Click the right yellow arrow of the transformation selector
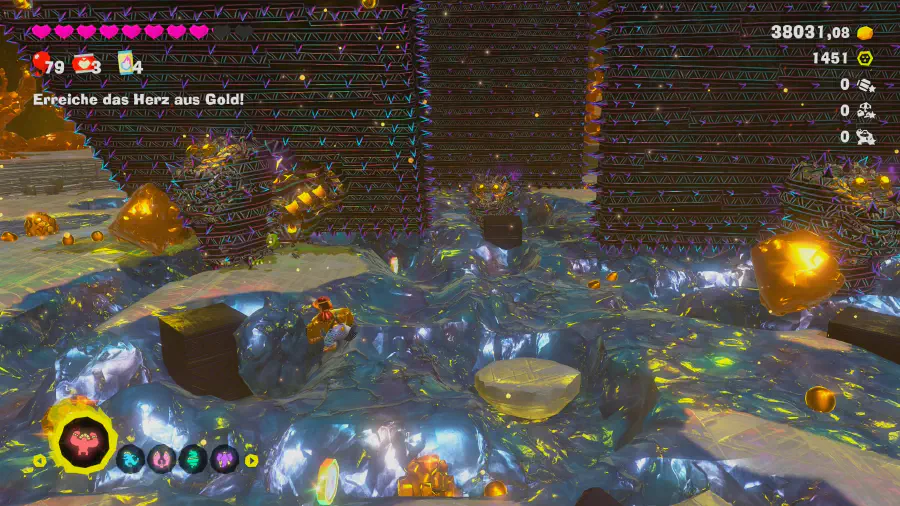This screenshot has height=506, width=900. point(251,460)
